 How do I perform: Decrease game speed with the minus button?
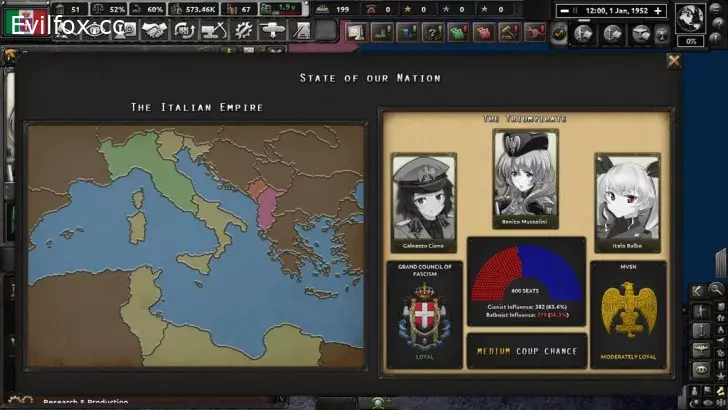click(565, 10)
